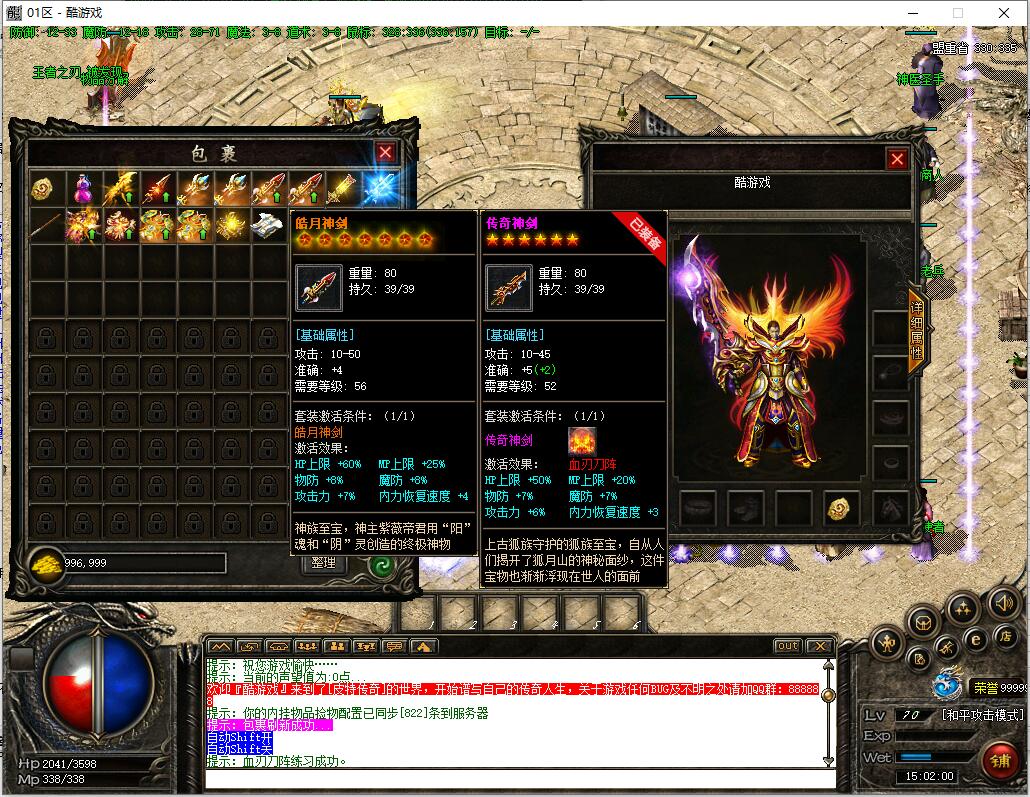Close the character equipment panel
Viewport: 1030px width, 797px height.
897,159
